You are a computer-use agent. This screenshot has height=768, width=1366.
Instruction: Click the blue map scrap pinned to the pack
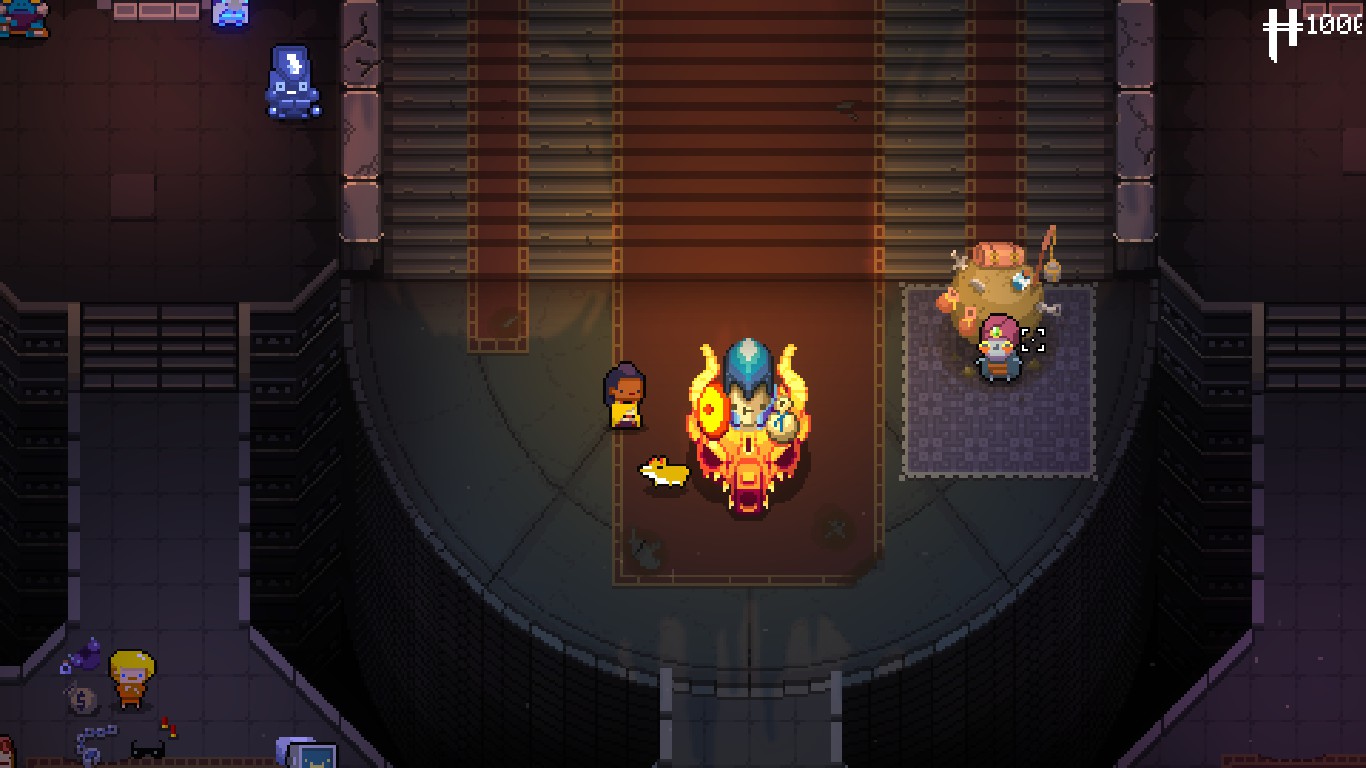[1021, 280]
